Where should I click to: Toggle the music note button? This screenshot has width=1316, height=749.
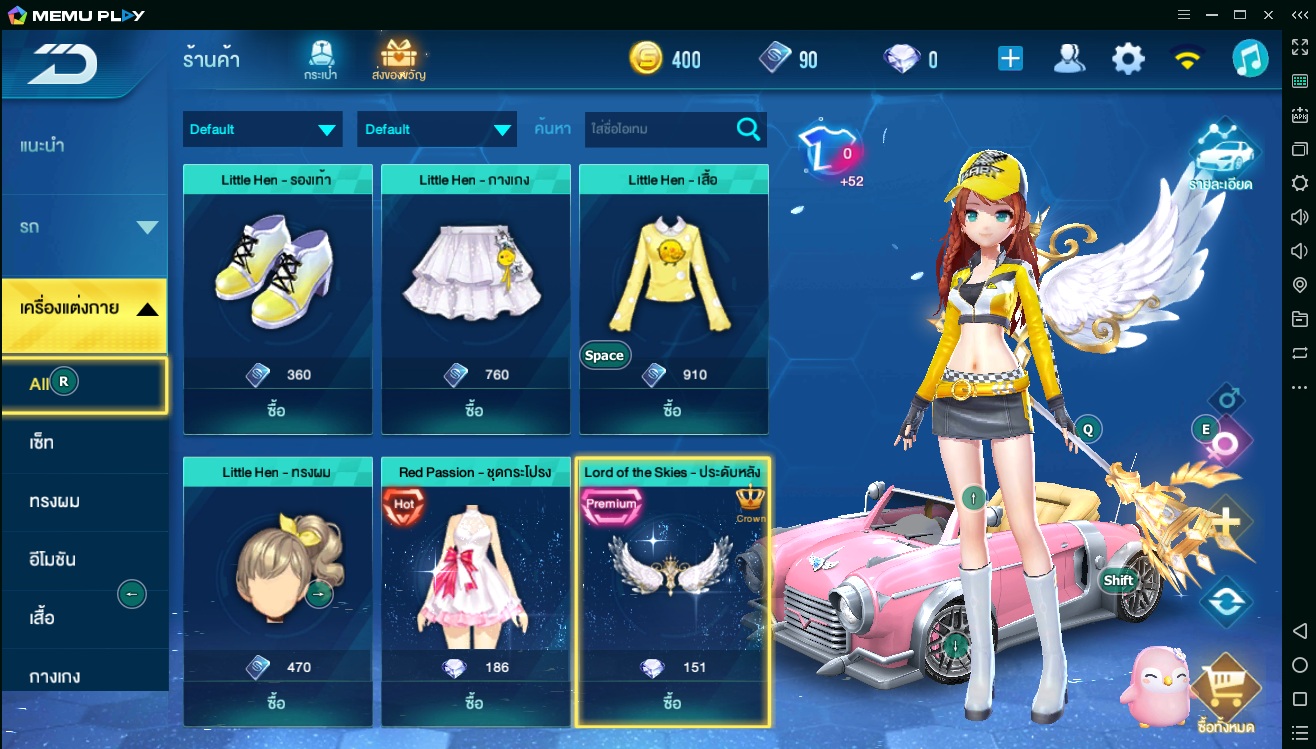[x=1249, y=59]
